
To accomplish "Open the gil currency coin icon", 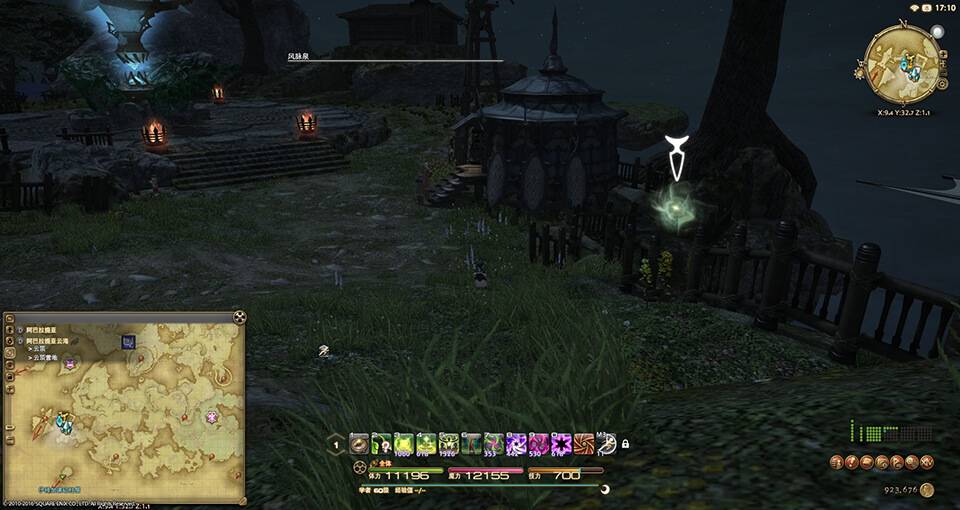I will click(927, 490).
